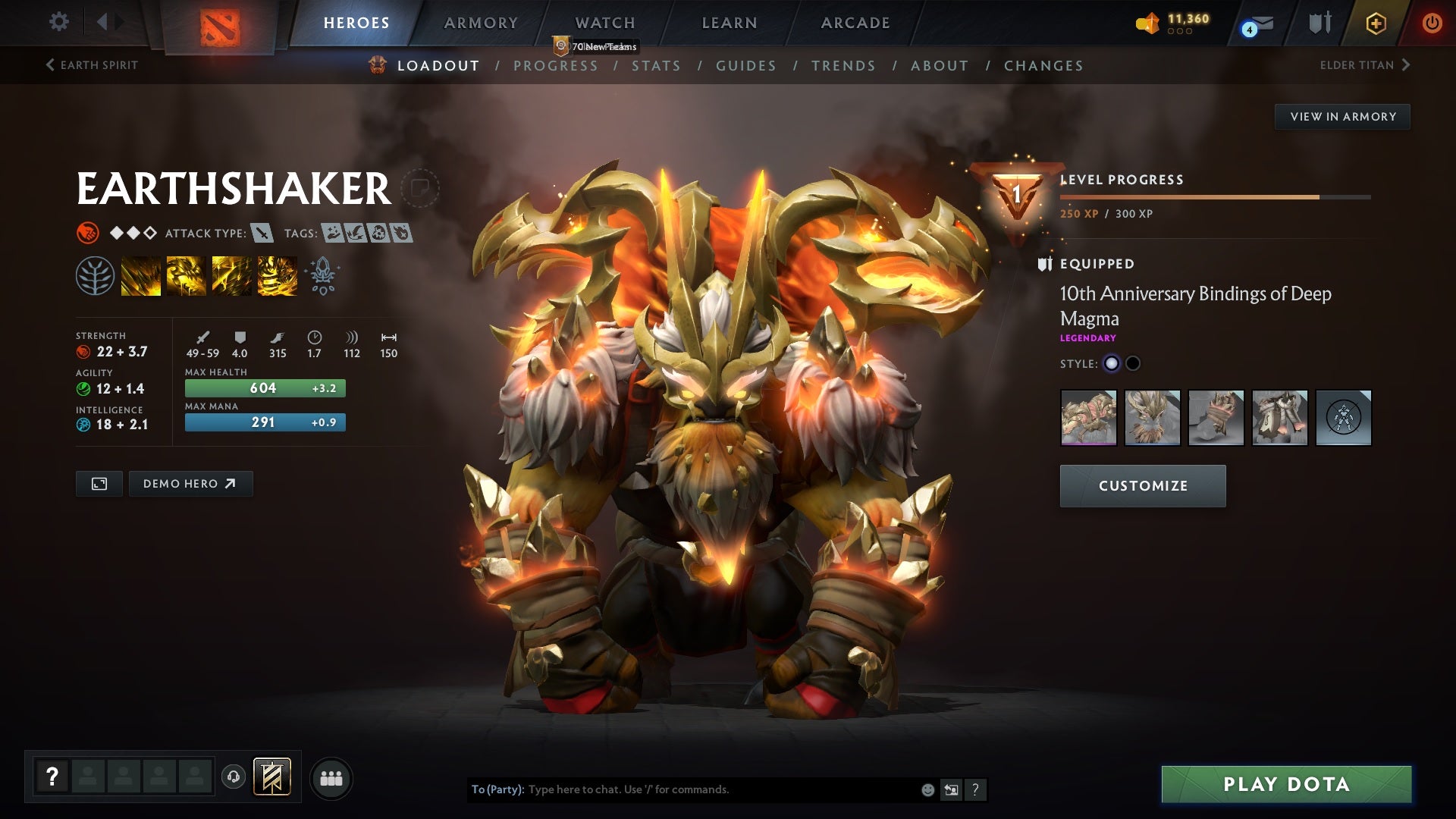
Task: Open the Watch section
Action: tap(605, 23)
